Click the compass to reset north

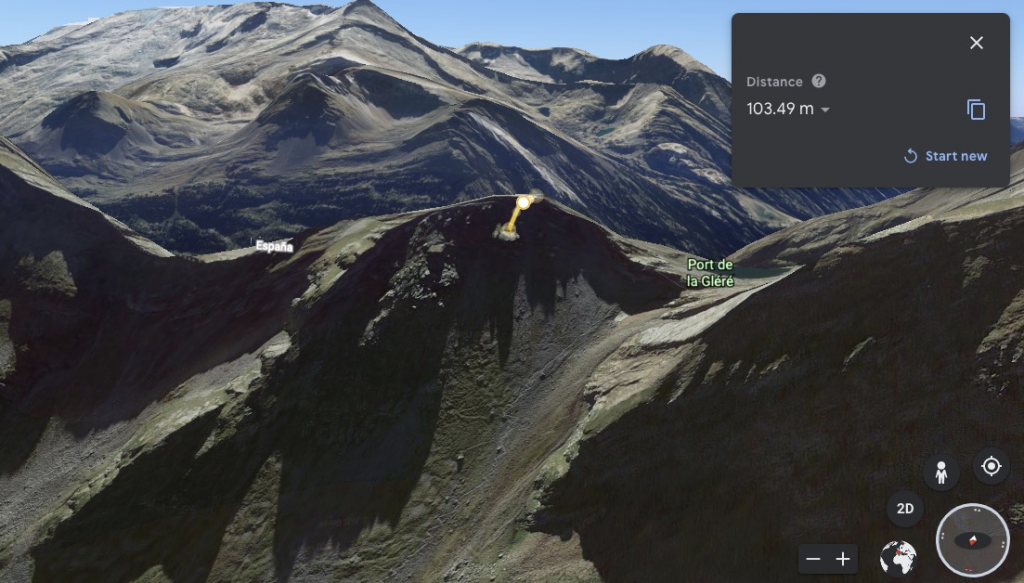pos(972,540)
